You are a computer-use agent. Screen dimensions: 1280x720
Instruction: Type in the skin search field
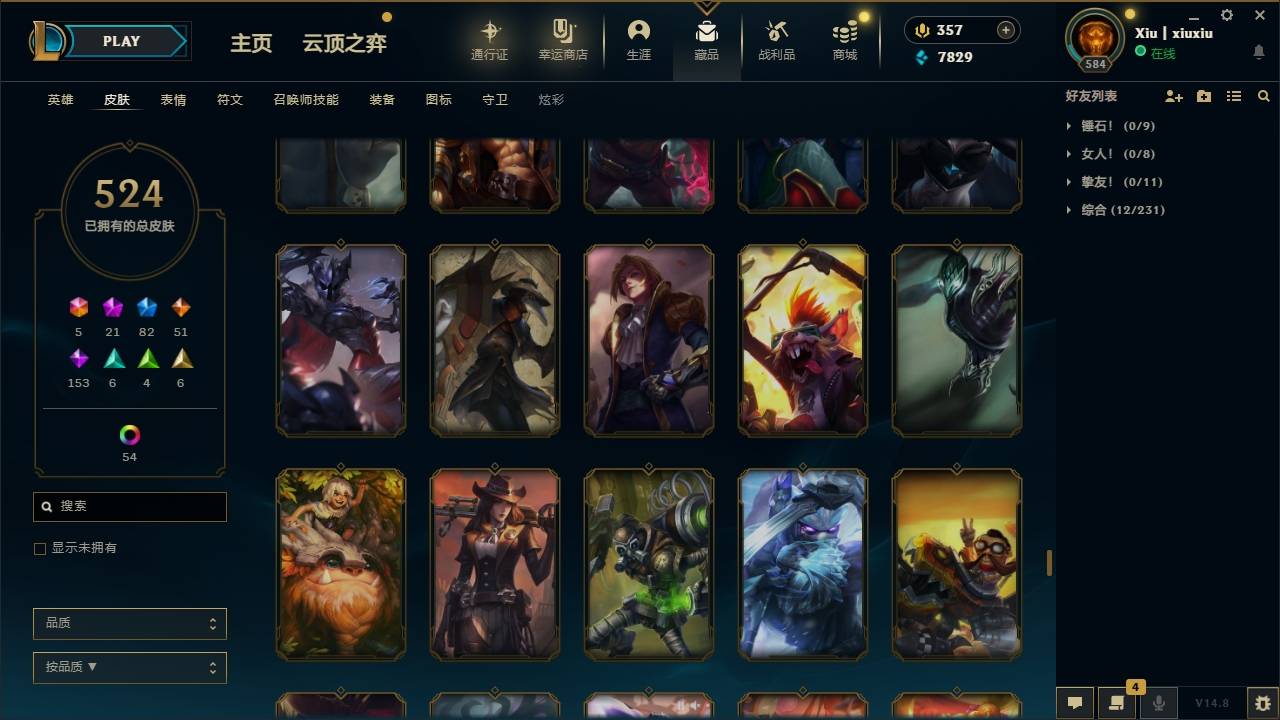coord(129,507)
